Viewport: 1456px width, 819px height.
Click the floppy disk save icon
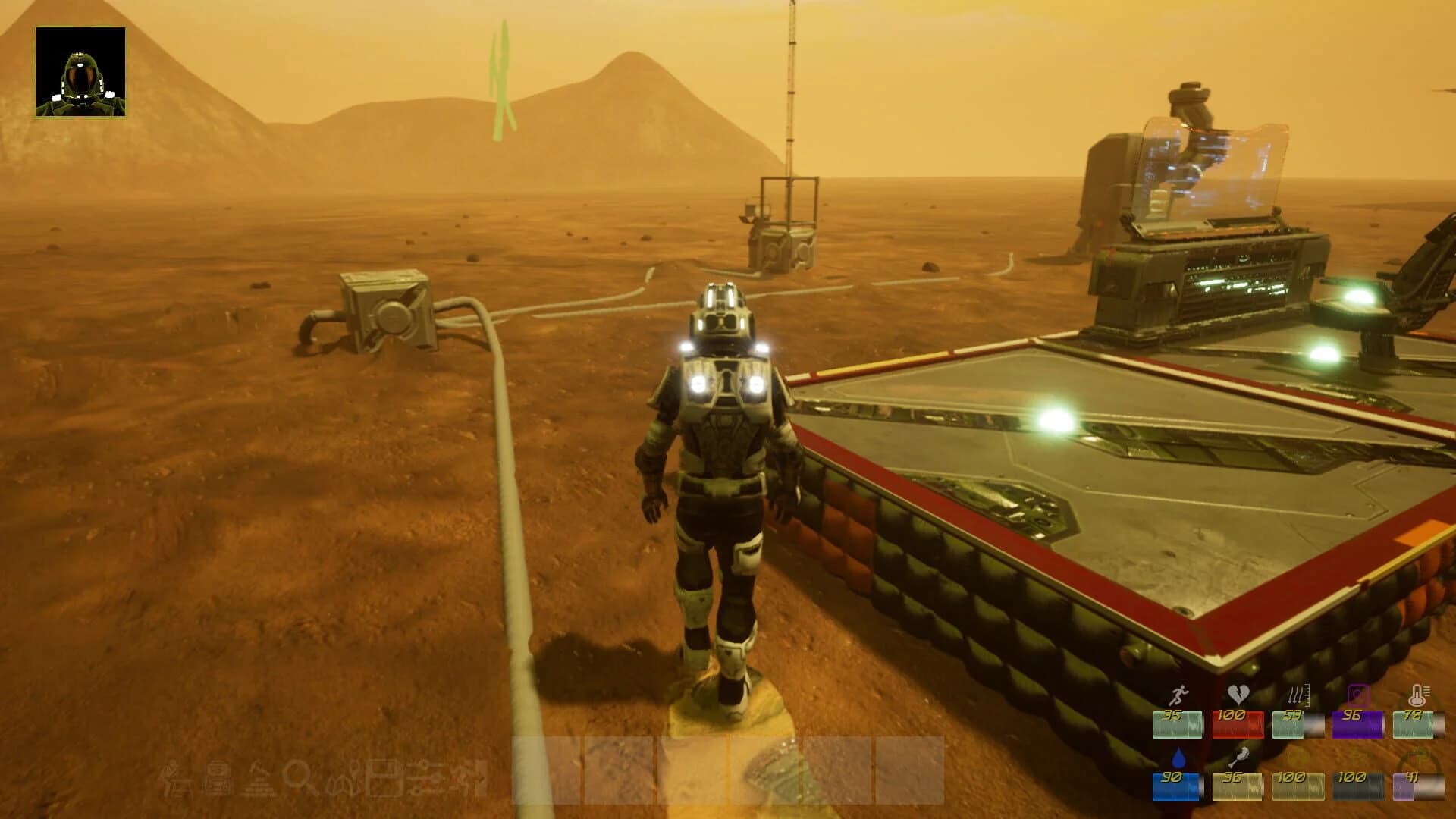384,776
